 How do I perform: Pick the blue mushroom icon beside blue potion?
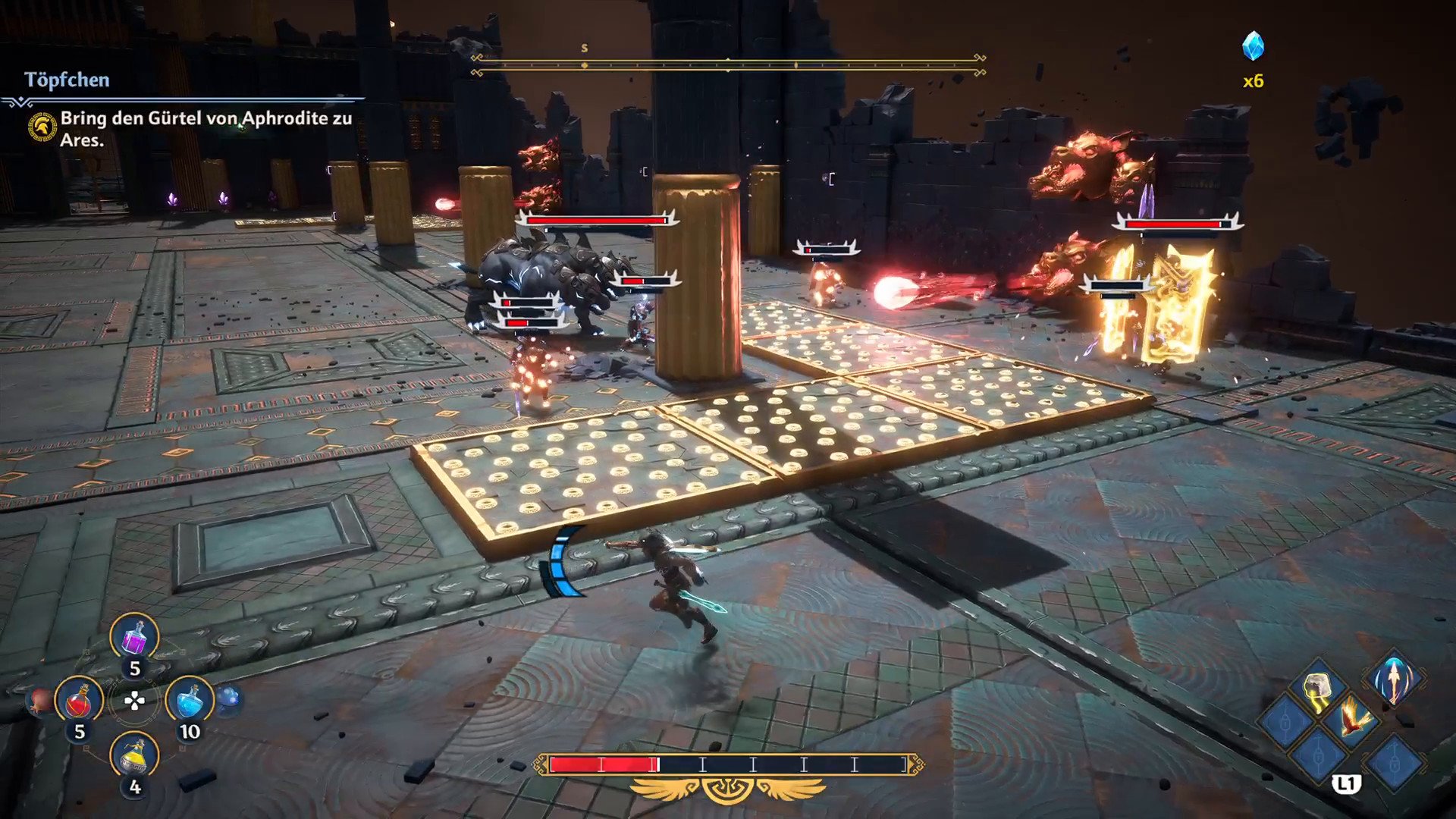[229, 698]
